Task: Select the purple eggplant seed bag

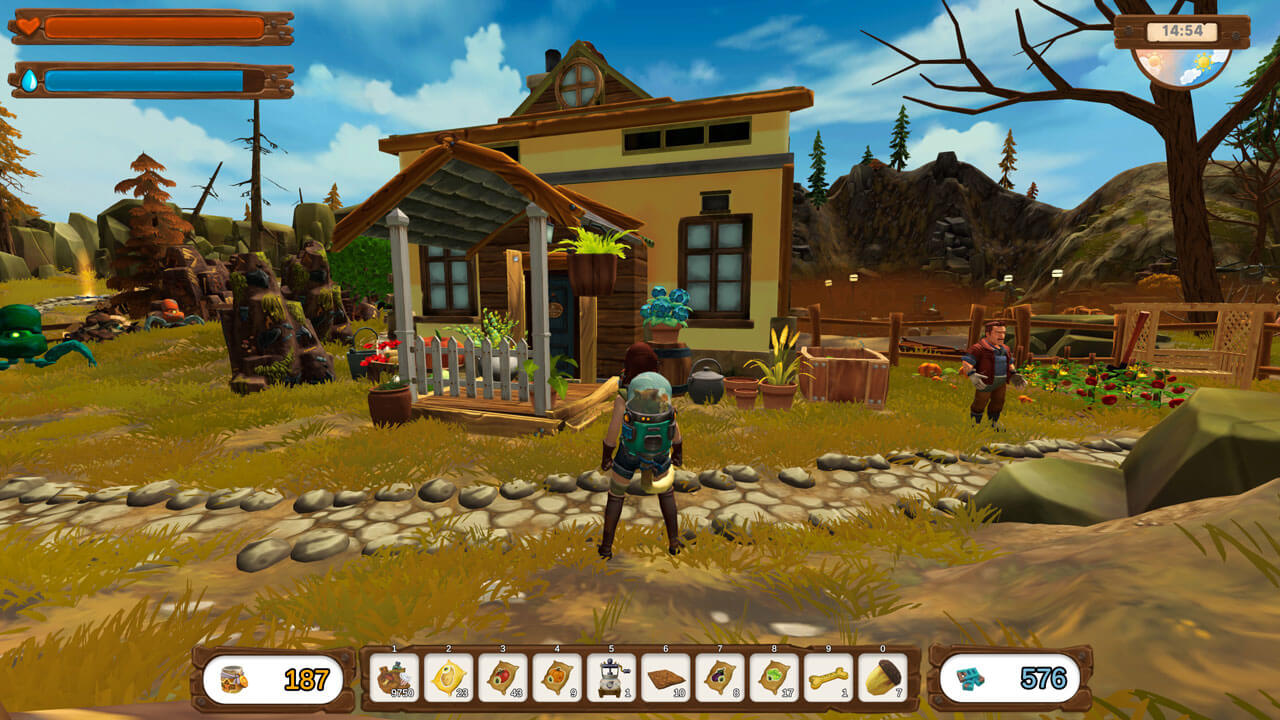Action: tap(720, 678)
